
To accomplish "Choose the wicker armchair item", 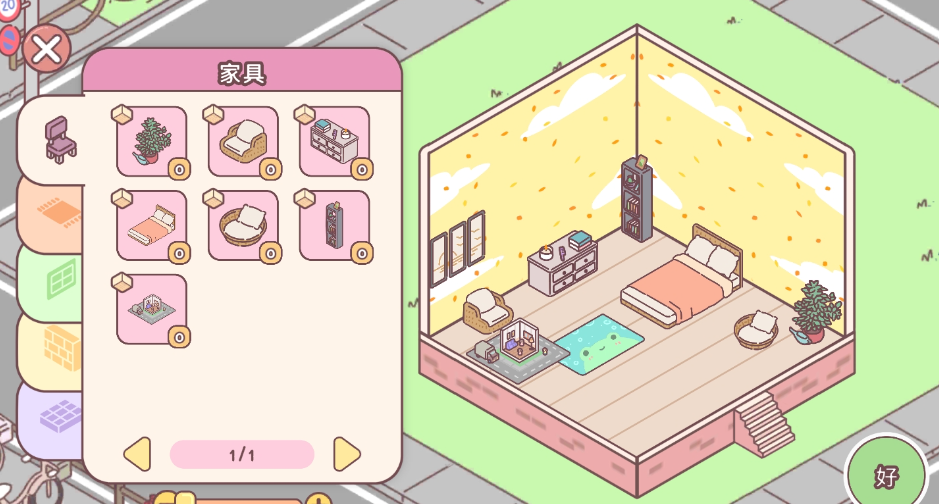I will point(243,141).
